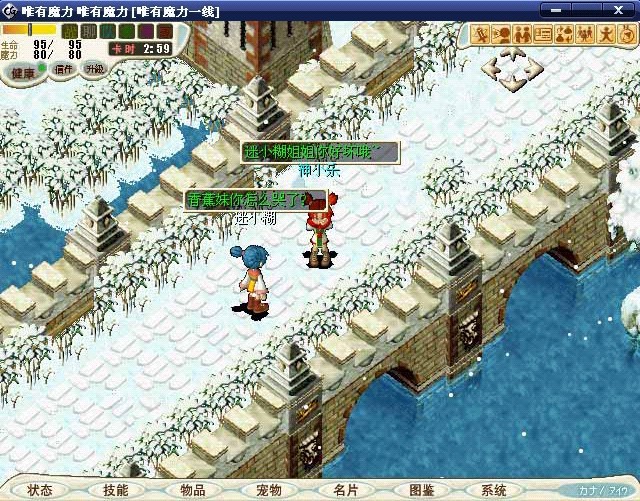This screenshot has width=640, height=501.
Task: Click the 升级 (Level Up) button
Action: tap(94, 69)
